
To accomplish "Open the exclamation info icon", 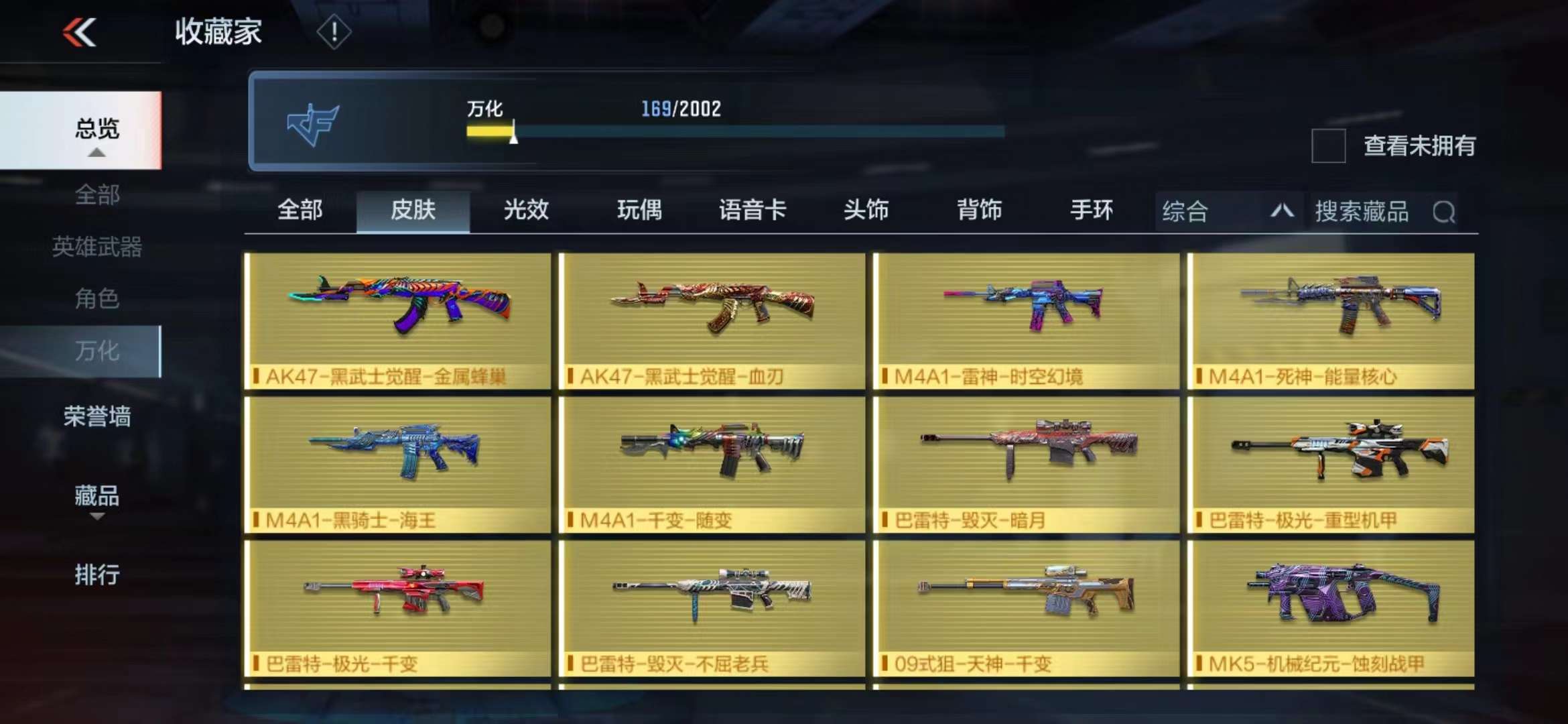I will click(334, 32).
